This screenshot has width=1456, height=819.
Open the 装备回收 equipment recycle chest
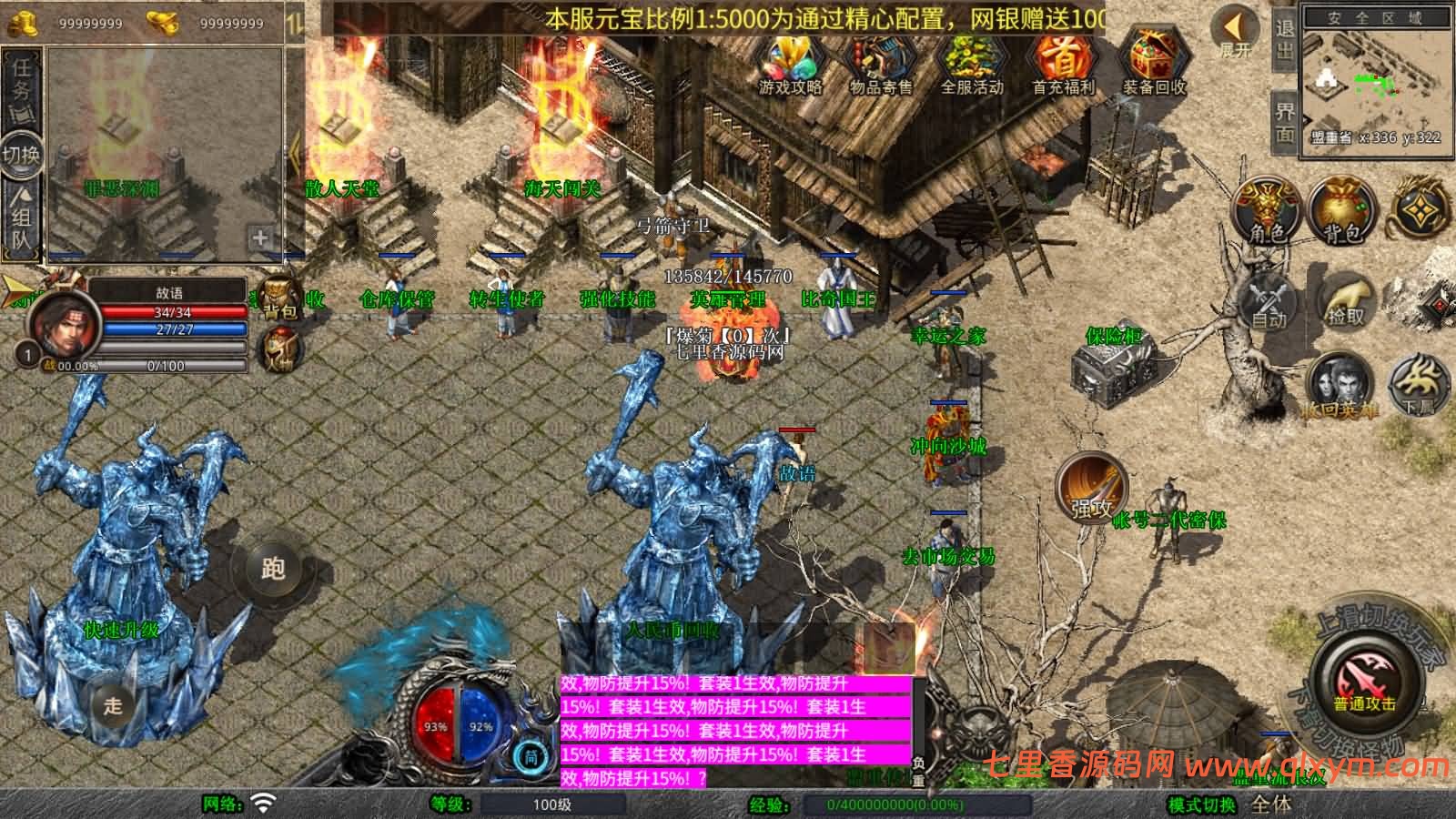[x=1153, y=62]
